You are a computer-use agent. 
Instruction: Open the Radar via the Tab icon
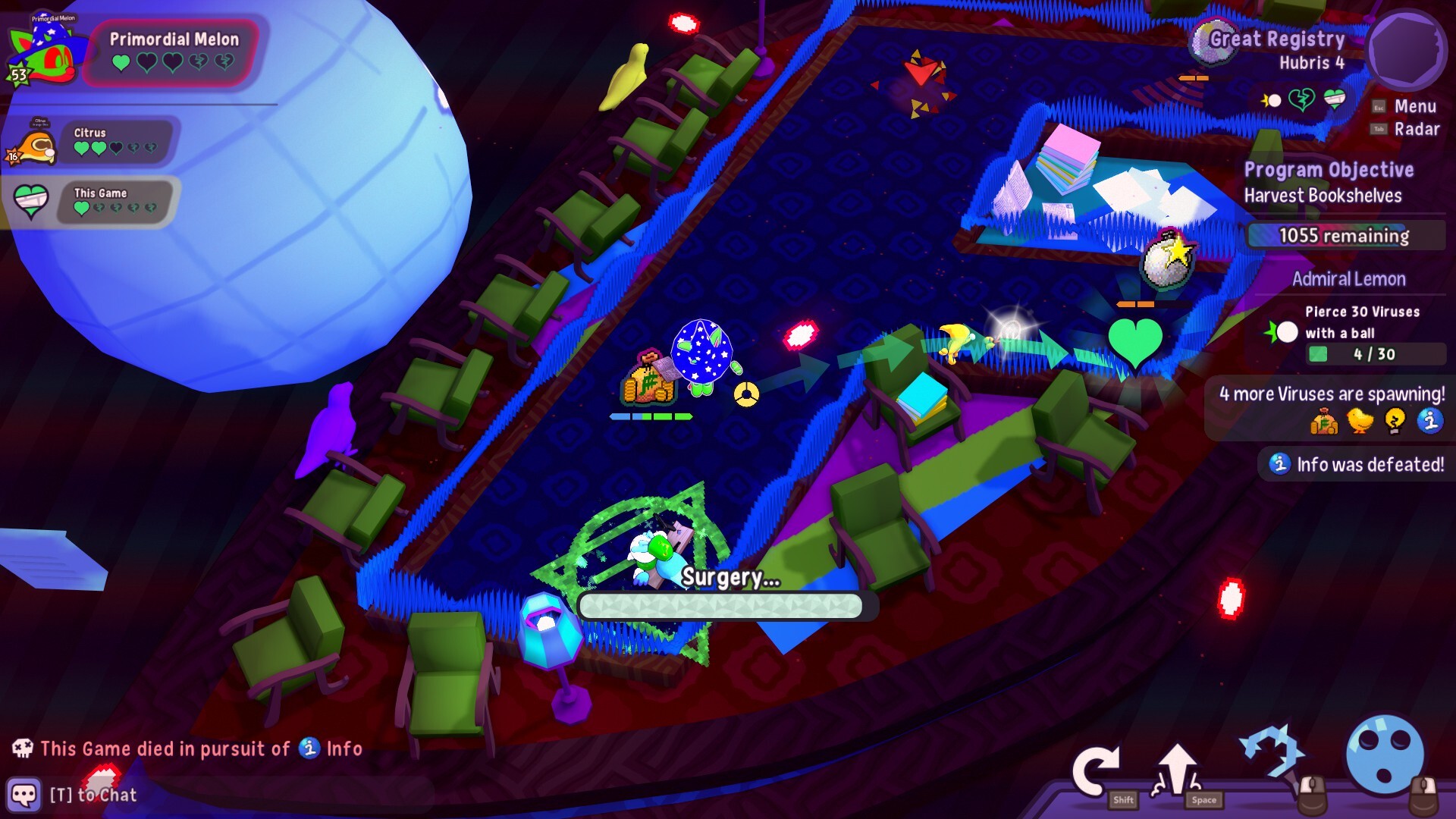(1379, 129)
